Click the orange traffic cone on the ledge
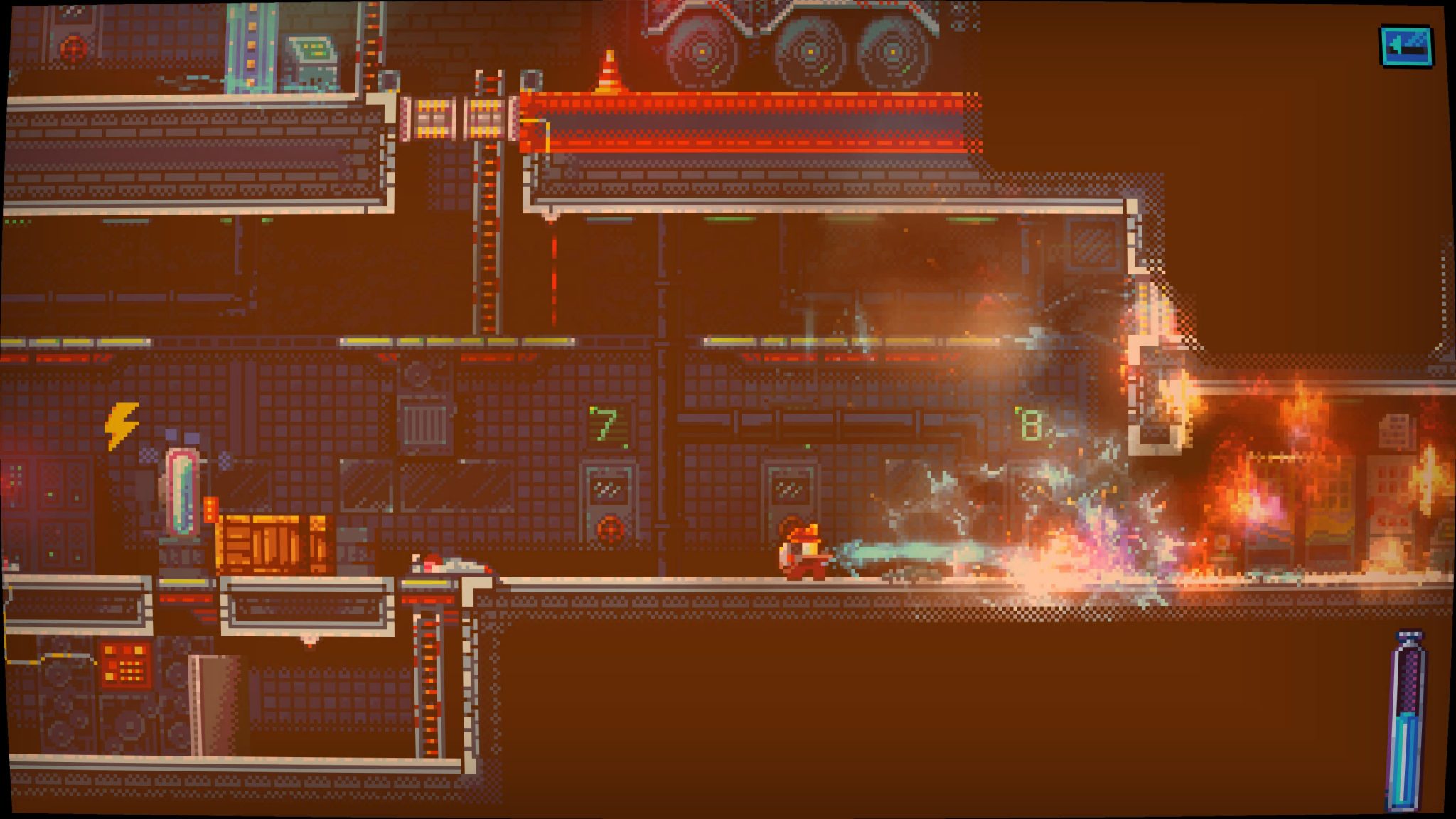 click(608, 70)
